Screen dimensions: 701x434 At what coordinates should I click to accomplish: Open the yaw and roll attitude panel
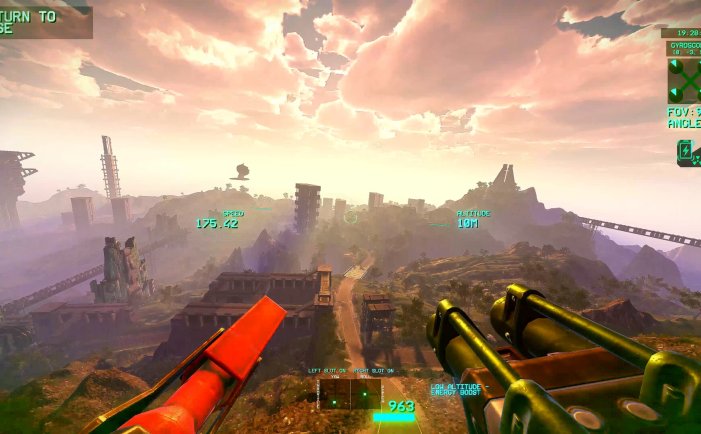pyautogui.click(x=350, y=393)
